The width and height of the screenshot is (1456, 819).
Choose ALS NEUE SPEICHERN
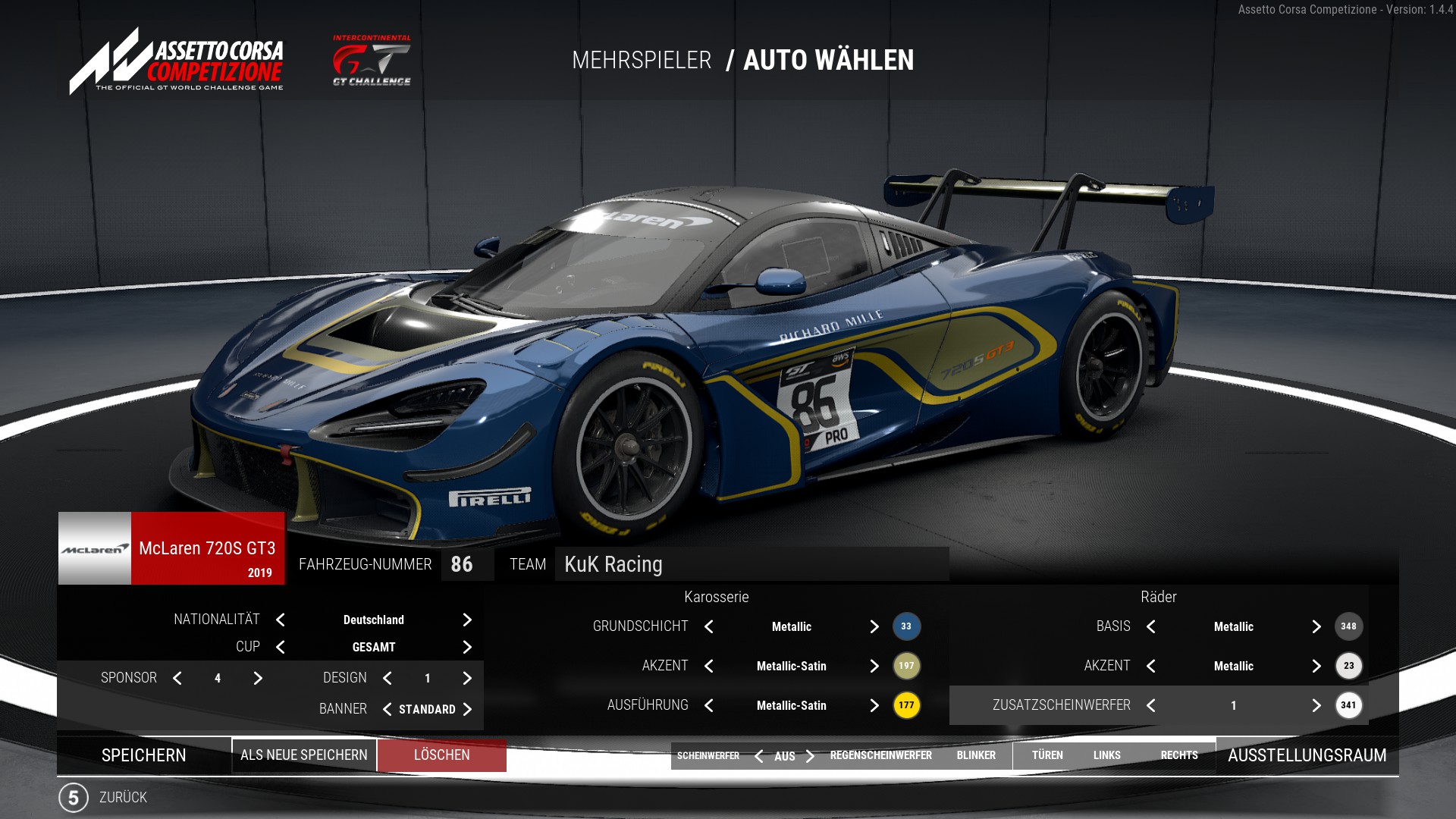pos(304,755)
